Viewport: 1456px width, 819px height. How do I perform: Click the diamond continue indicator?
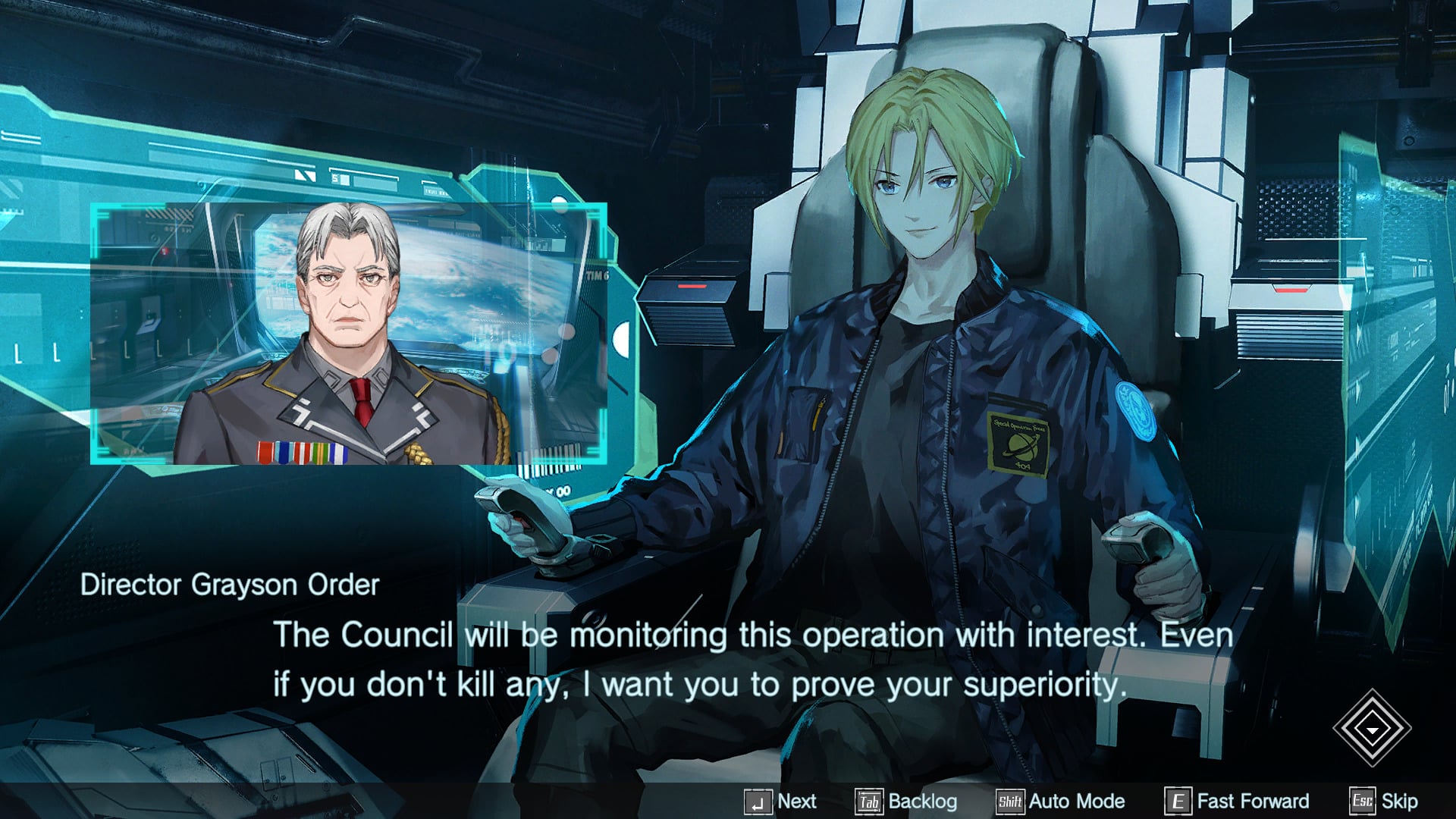click(x=1372, y=728)
